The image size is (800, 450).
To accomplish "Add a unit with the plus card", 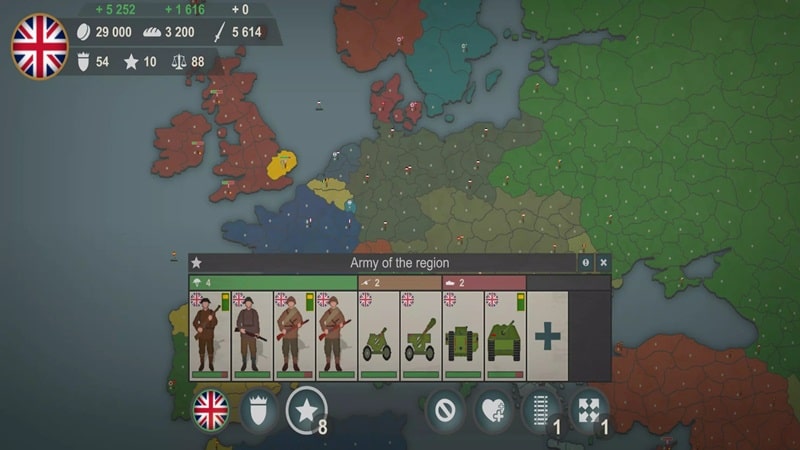I will coord(547,336).
